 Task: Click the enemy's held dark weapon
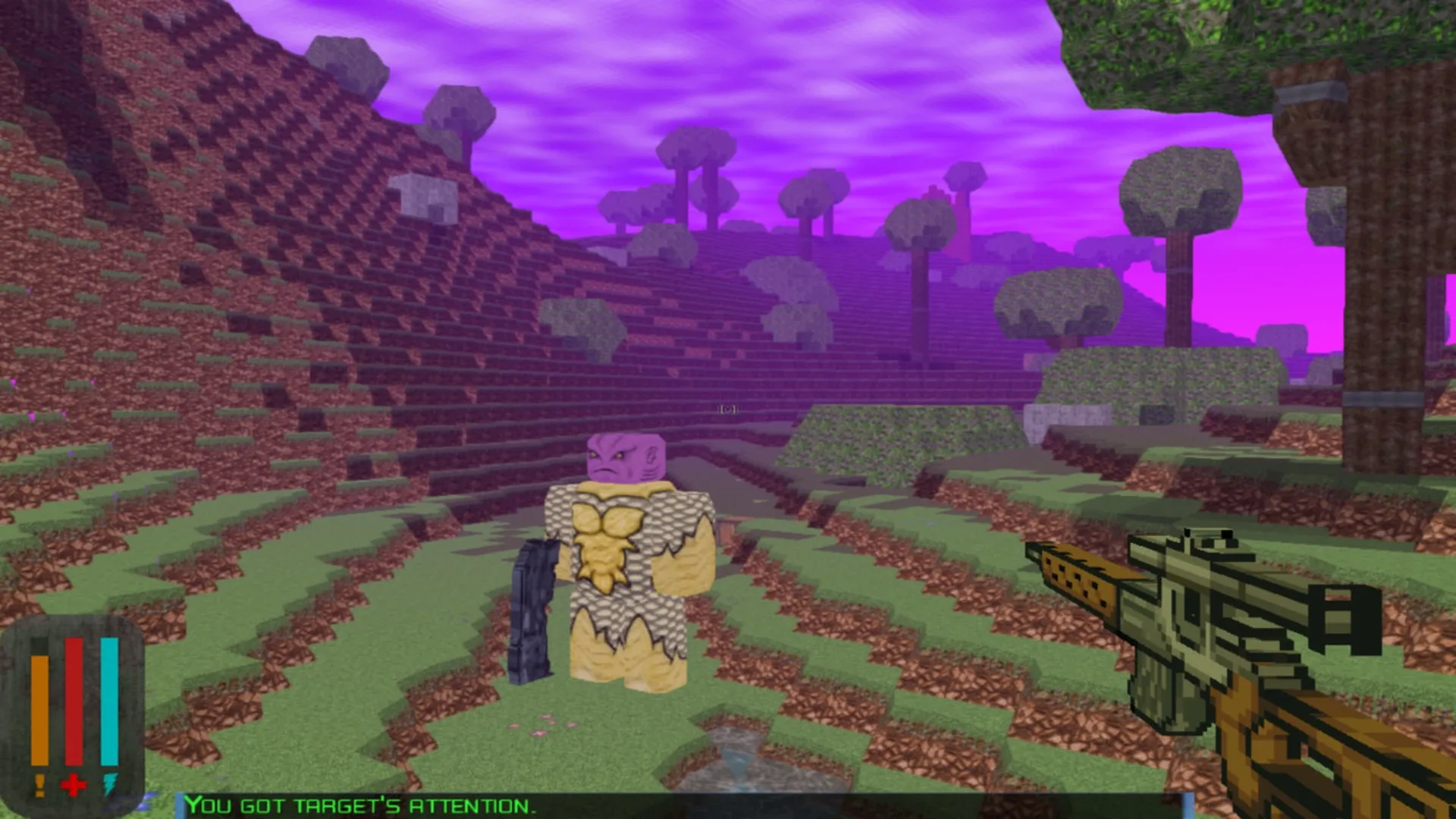pyautogui.click(x=535, y=607)
